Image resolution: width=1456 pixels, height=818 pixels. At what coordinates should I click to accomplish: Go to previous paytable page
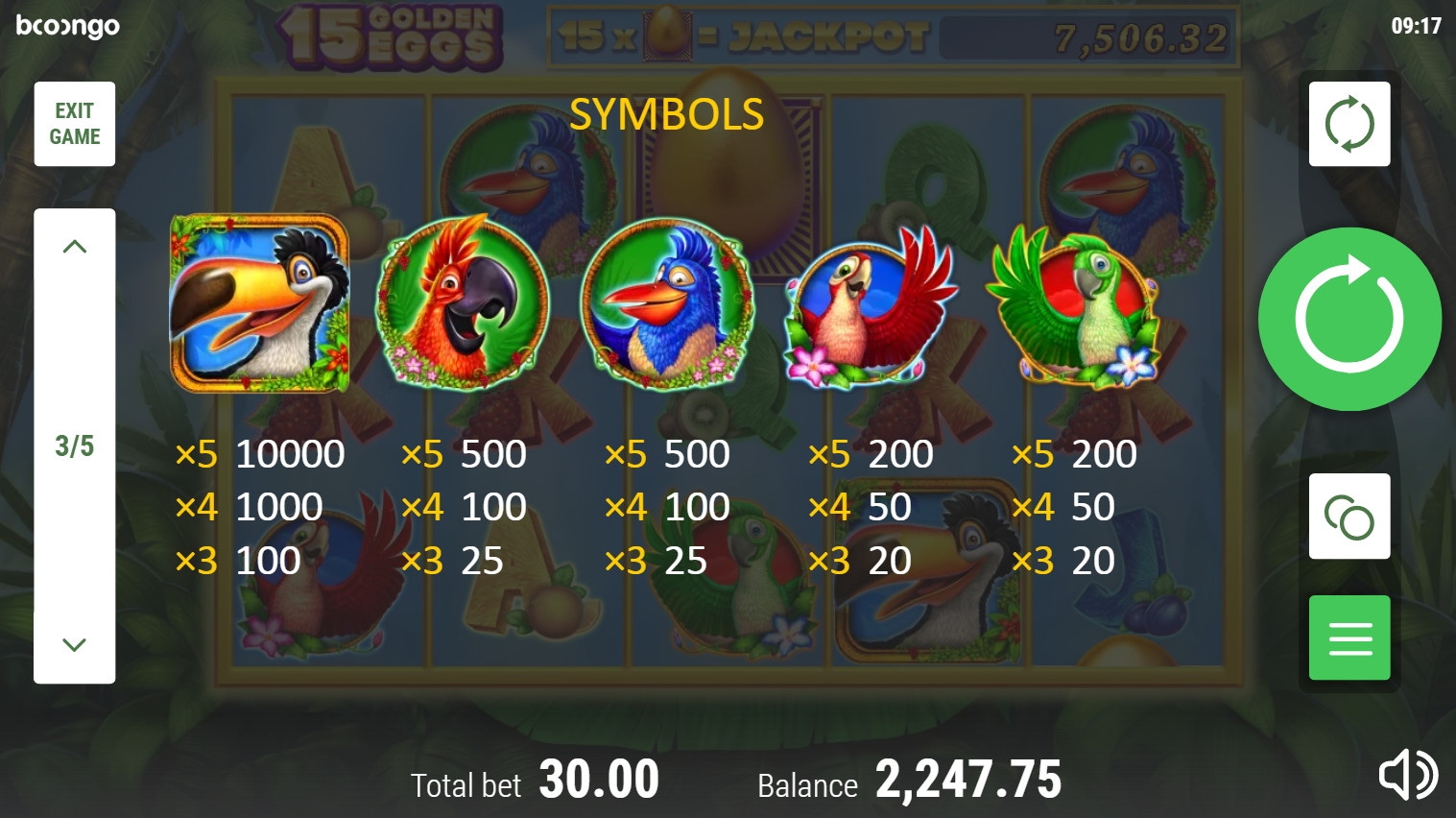tap(75, 247)
